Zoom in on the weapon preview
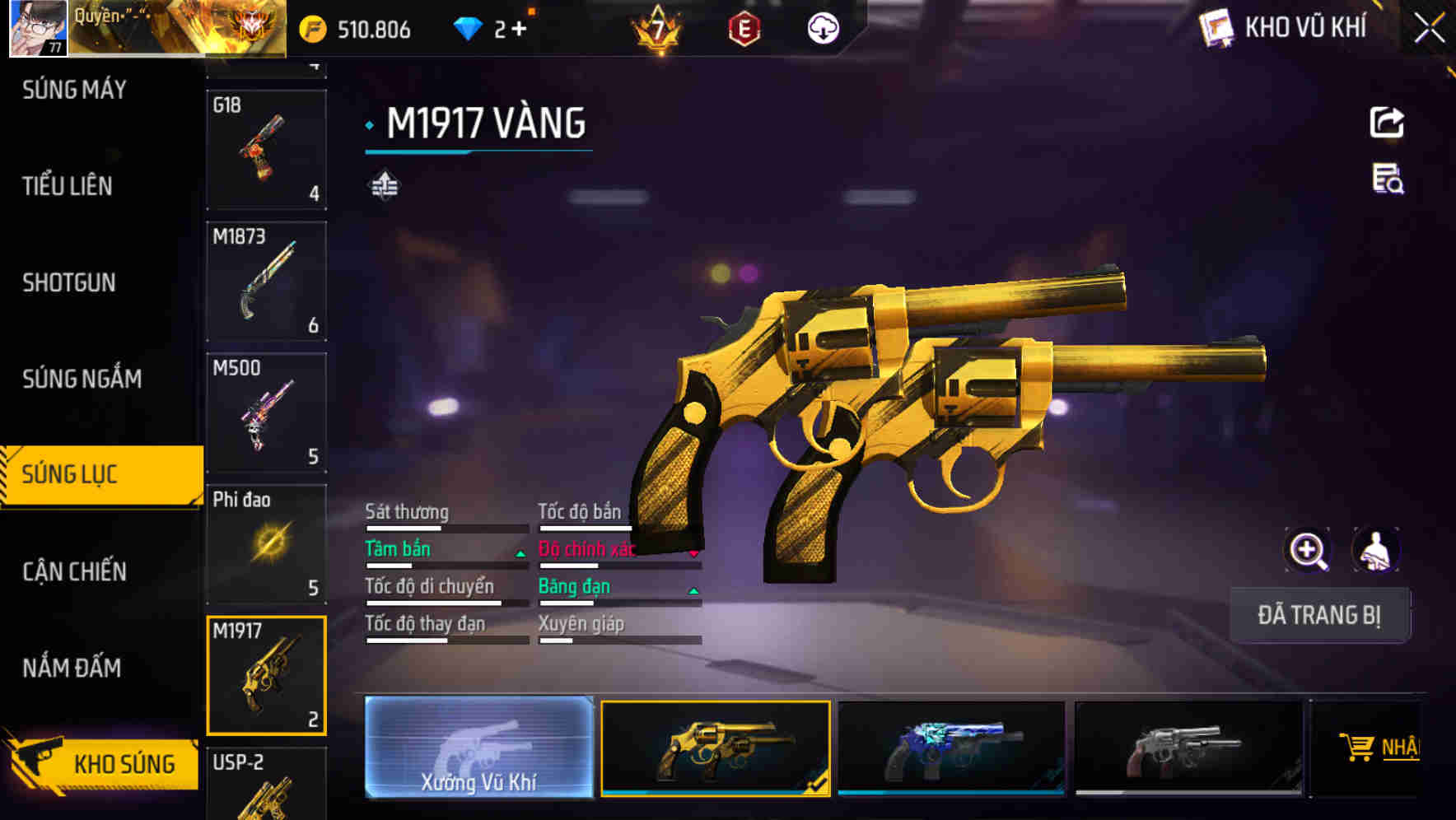This screenshot has width=1456, height=820. [1308, 550]
